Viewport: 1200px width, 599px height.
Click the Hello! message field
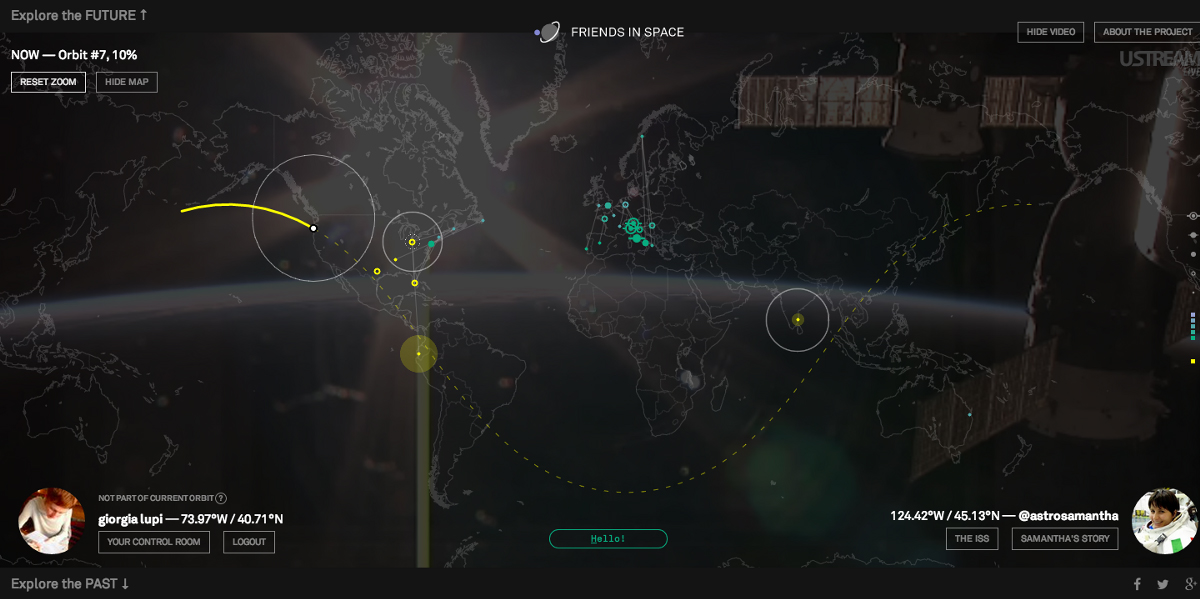tap(608, 539)
